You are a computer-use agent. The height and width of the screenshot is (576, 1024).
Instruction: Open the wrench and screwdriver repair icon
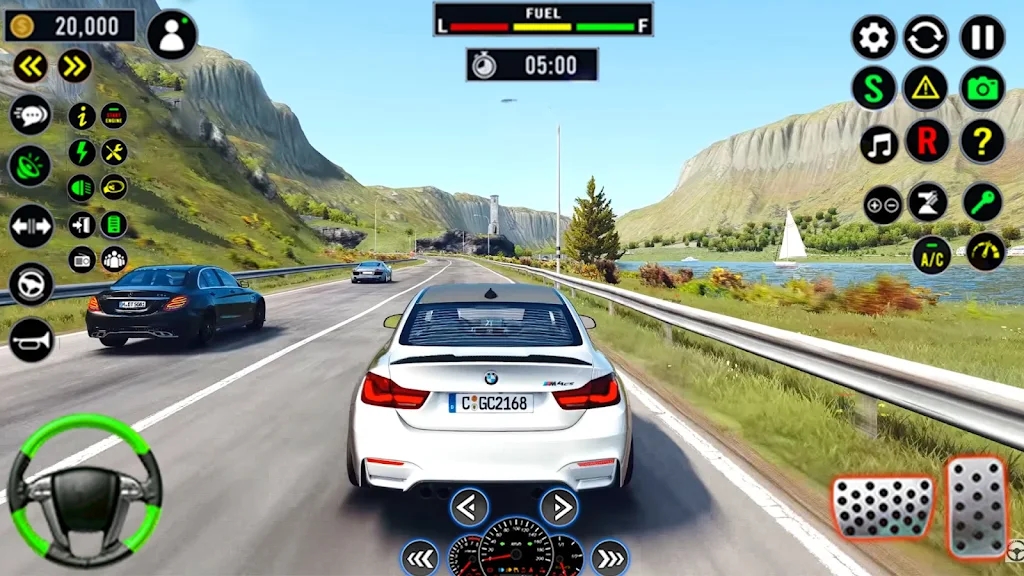[x=114, y=152]
